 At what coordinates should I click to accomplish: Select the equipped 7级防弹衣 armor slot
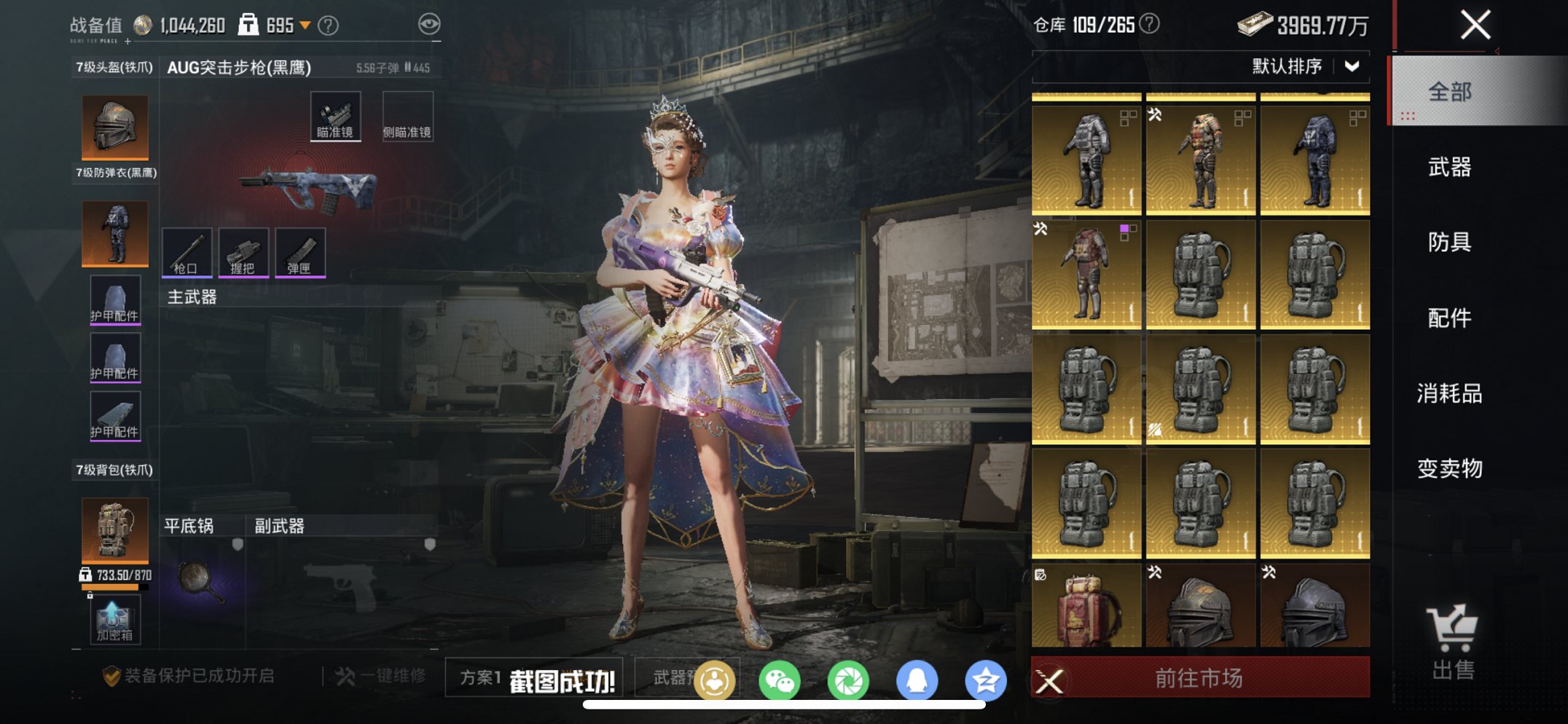(x=115, y=233)
